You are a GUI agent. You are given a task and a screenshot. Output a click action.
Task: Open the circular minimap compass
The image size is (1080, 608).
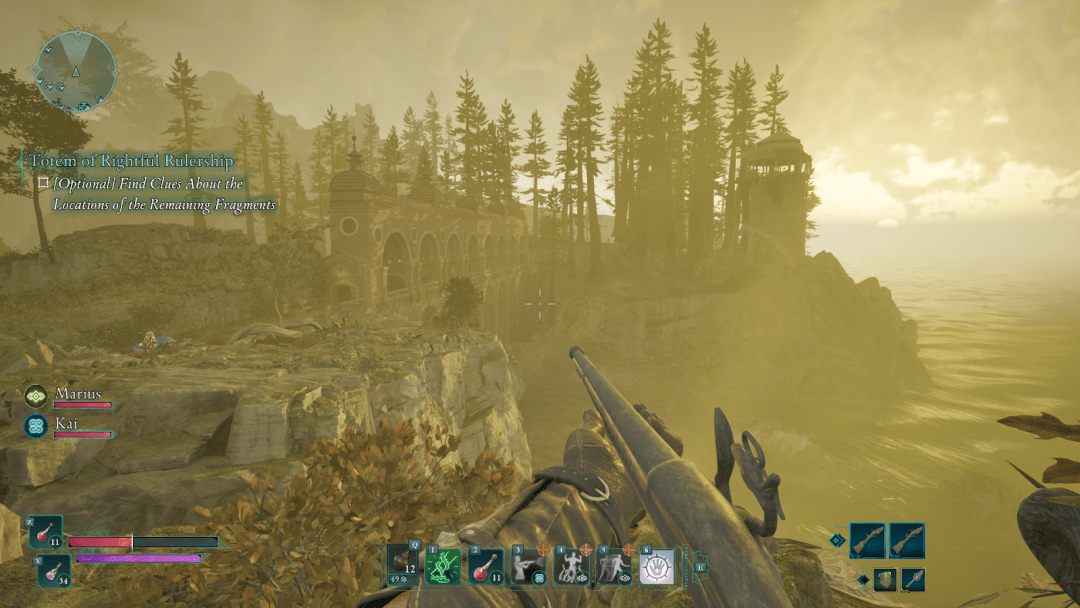click(x=76, y=70)
